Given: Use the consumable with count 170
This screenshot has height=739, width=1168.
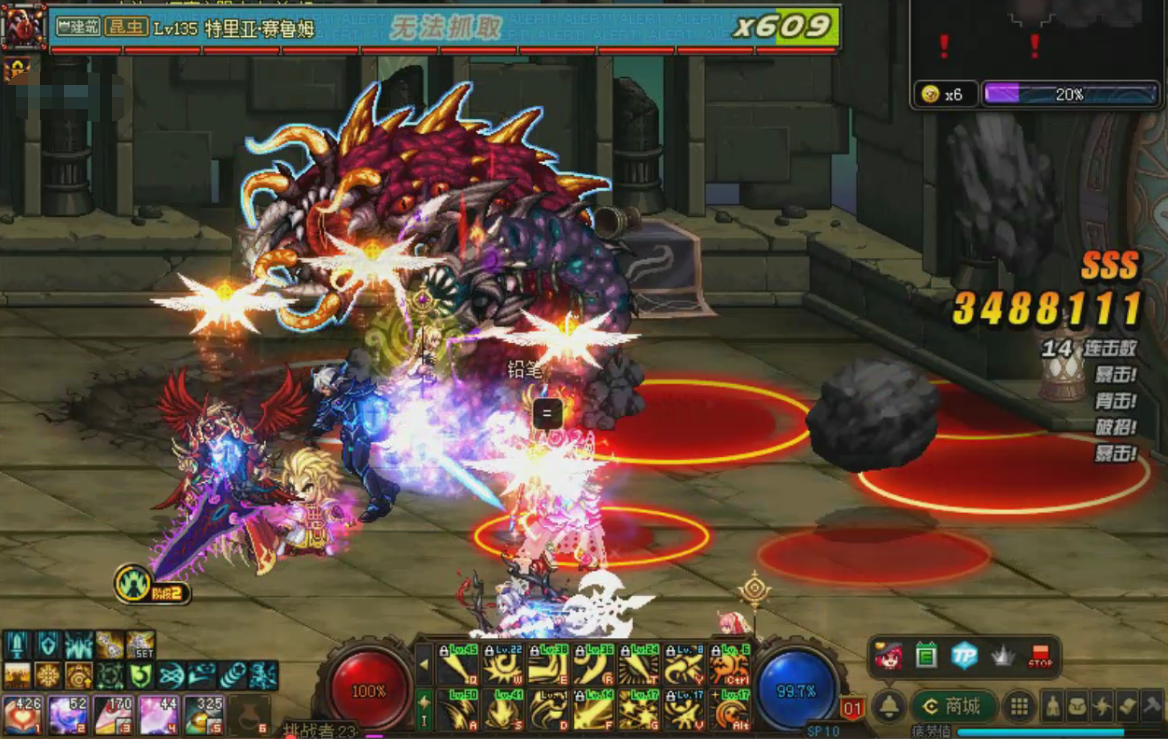Looking at the screenshot, I should (x=112, y=715).
